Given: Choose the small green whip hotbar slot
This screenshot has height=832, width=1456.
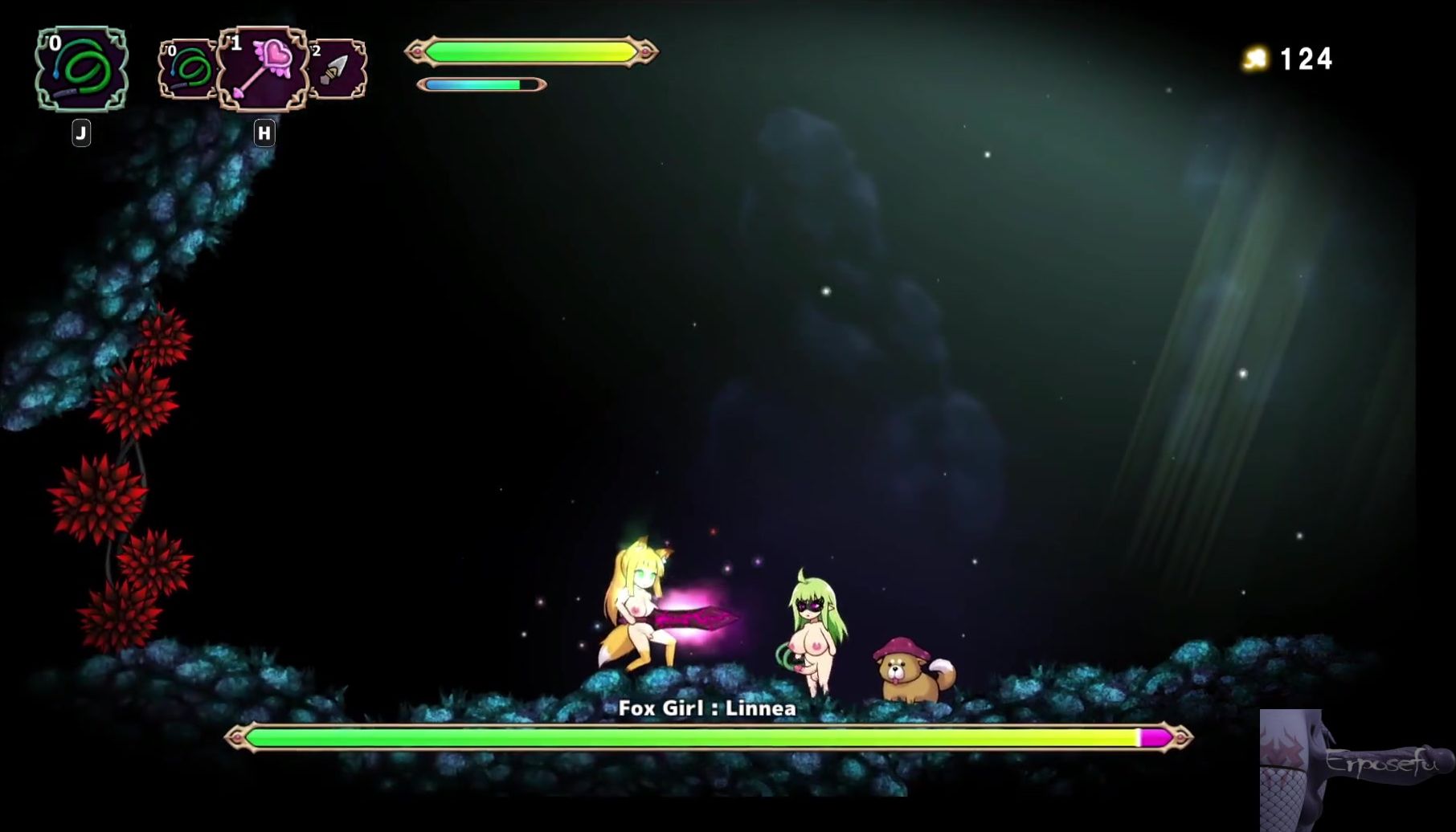Looking at the screenshot, I should pyautogui.click(x=187, y=70).
